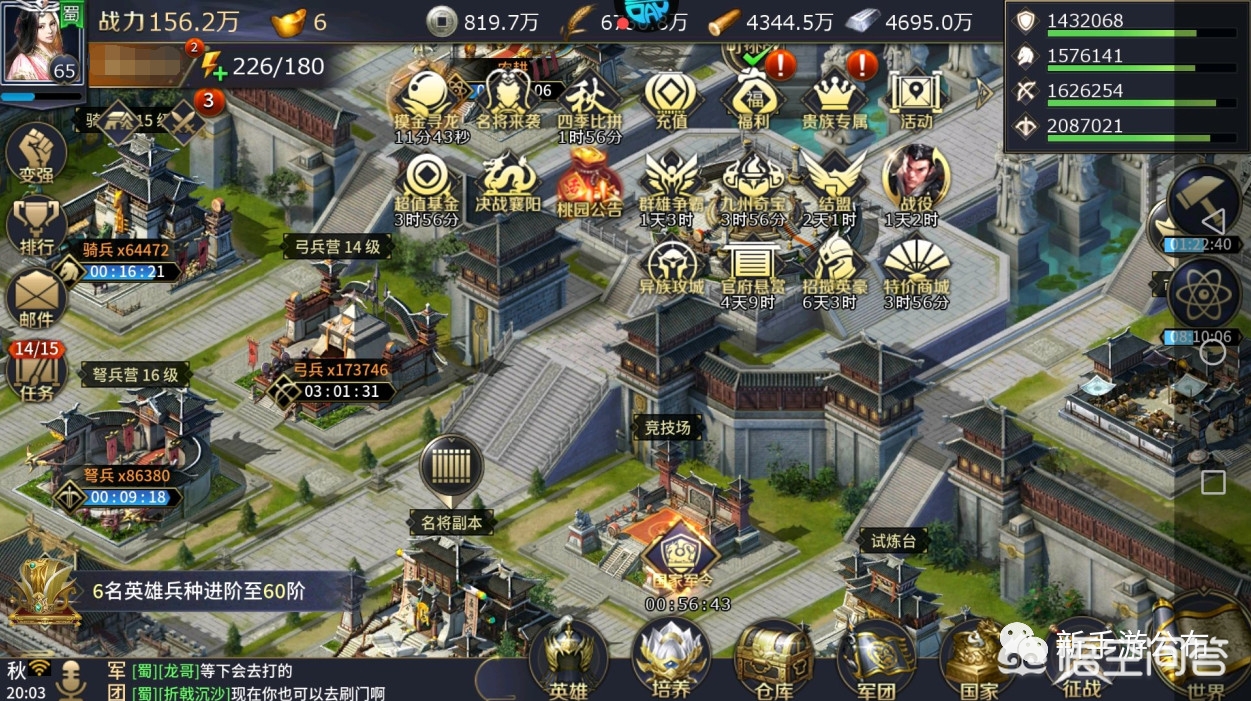The height and width of the screenshot is (701, 1251).
Task: Open the 充值 recharge icon
Action: pyautogui.click(x=671, y=98)
